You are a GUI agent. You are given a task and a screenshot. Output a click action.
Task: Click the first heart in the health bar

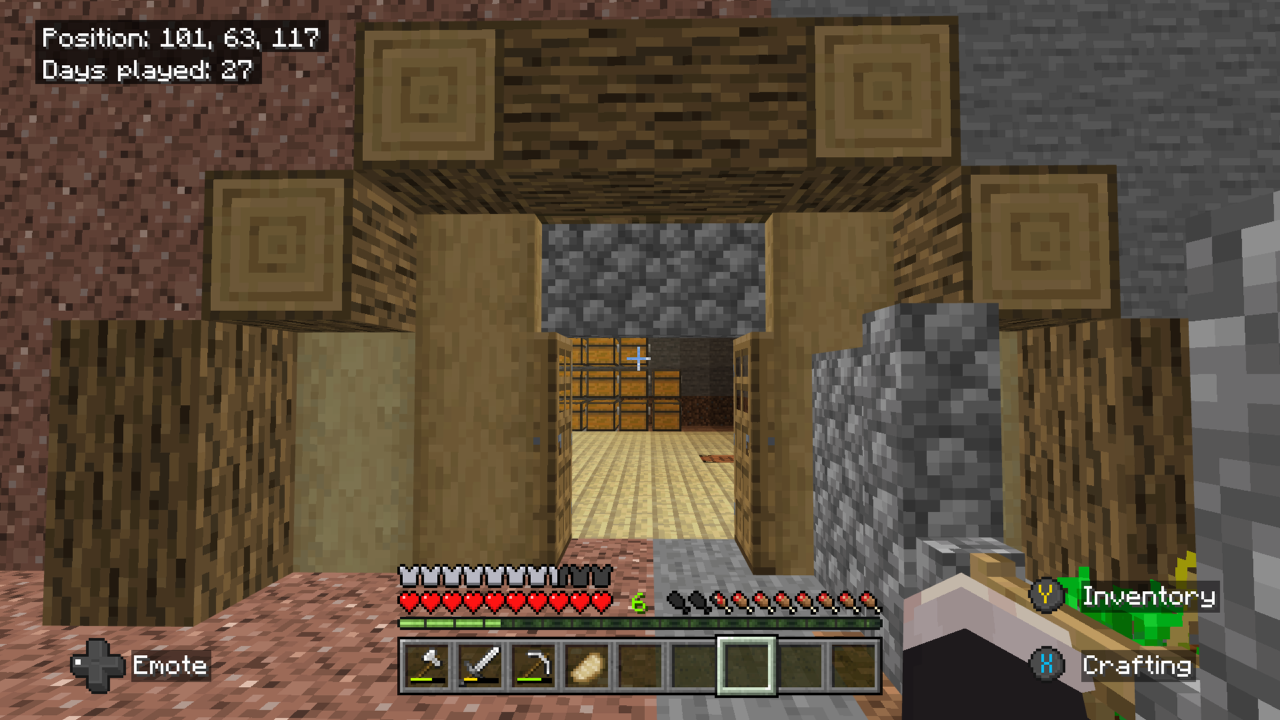(410, 601)
